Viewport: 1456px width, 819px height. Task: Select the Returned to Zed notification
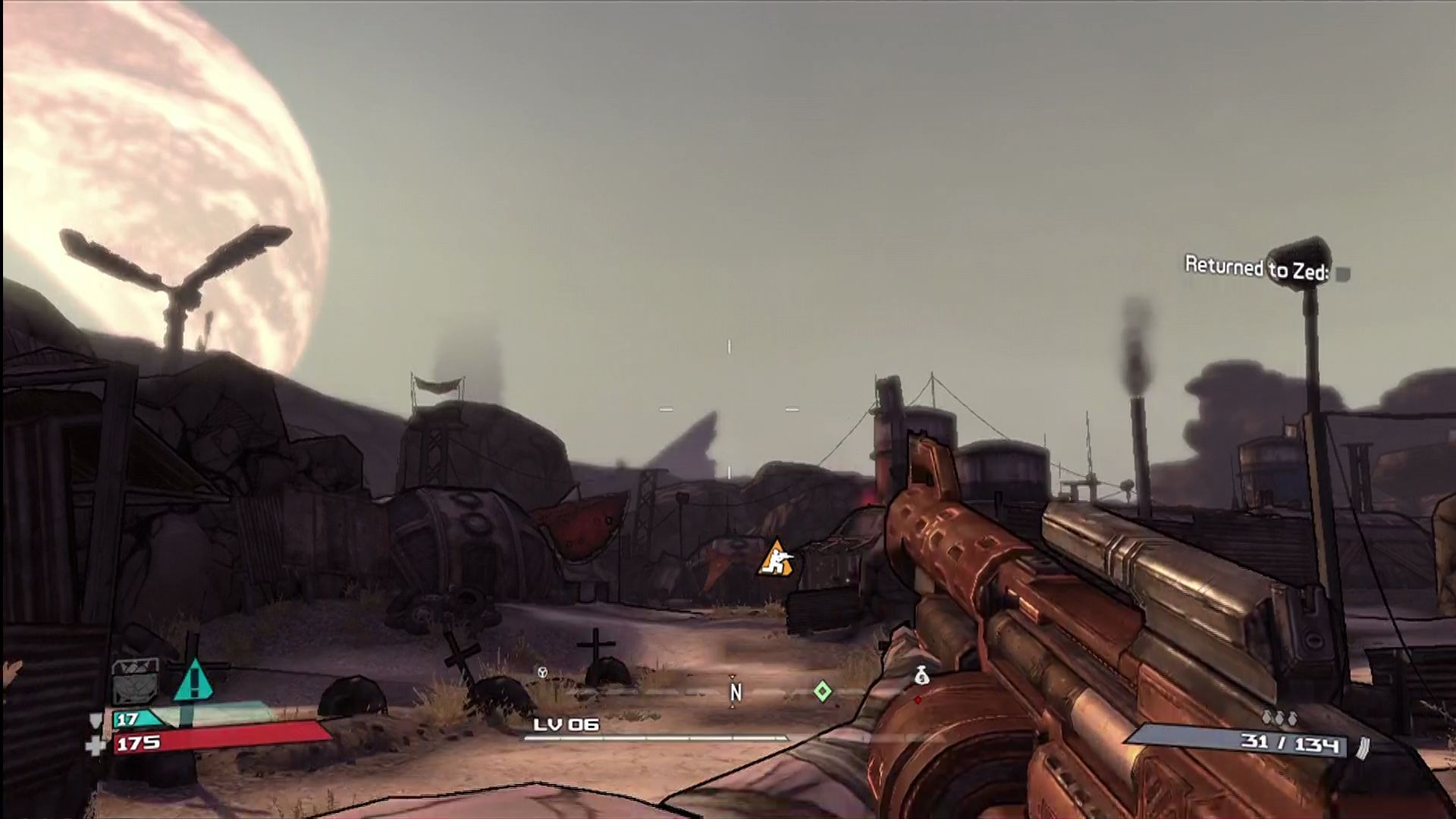pyautogui.click(x=1256, y=268)
